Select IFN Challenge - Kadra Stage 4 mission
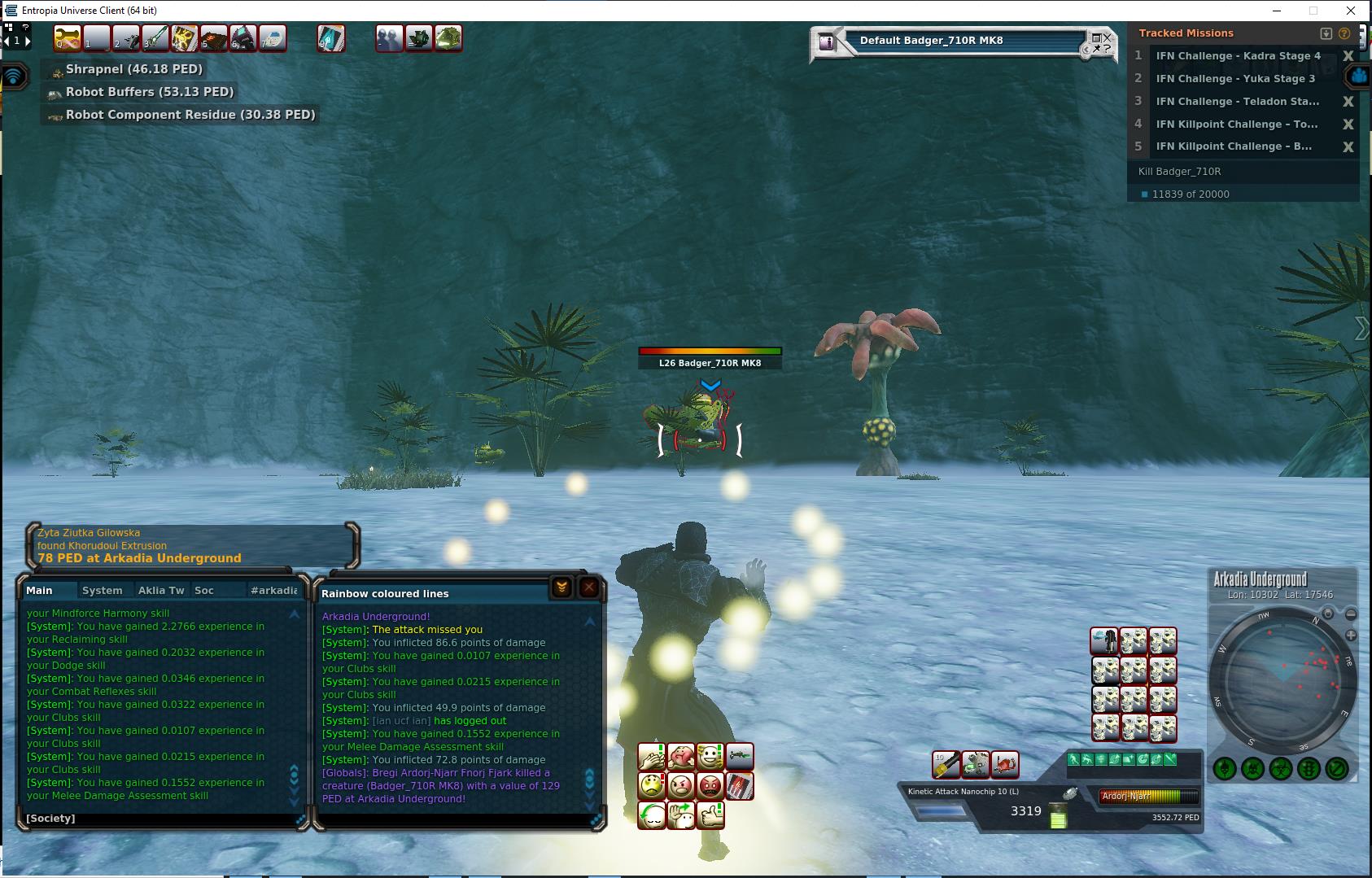 click(1238, 56)
